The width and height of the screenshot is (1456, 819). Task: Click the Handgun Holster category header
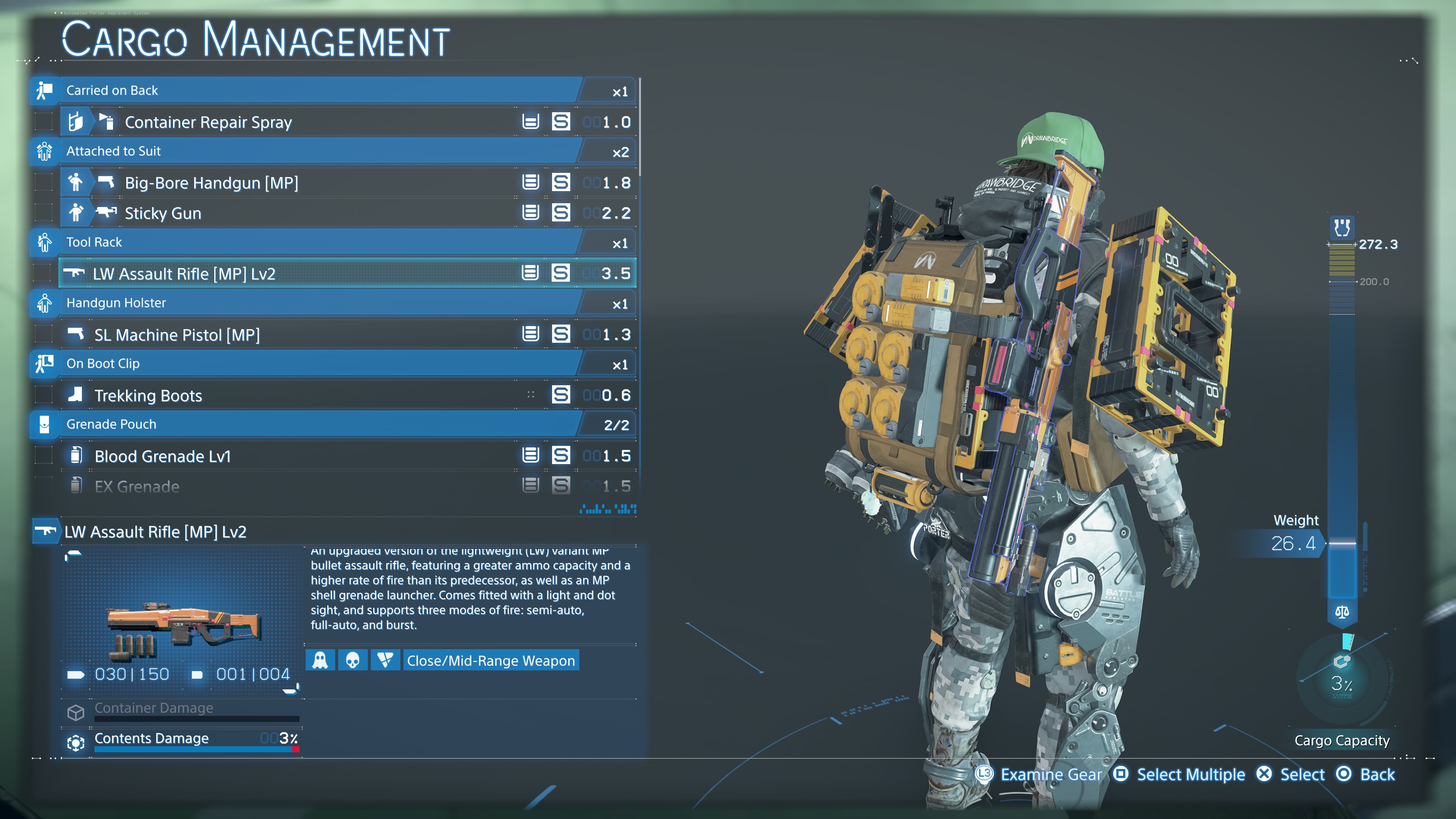(x=116, y=303)
